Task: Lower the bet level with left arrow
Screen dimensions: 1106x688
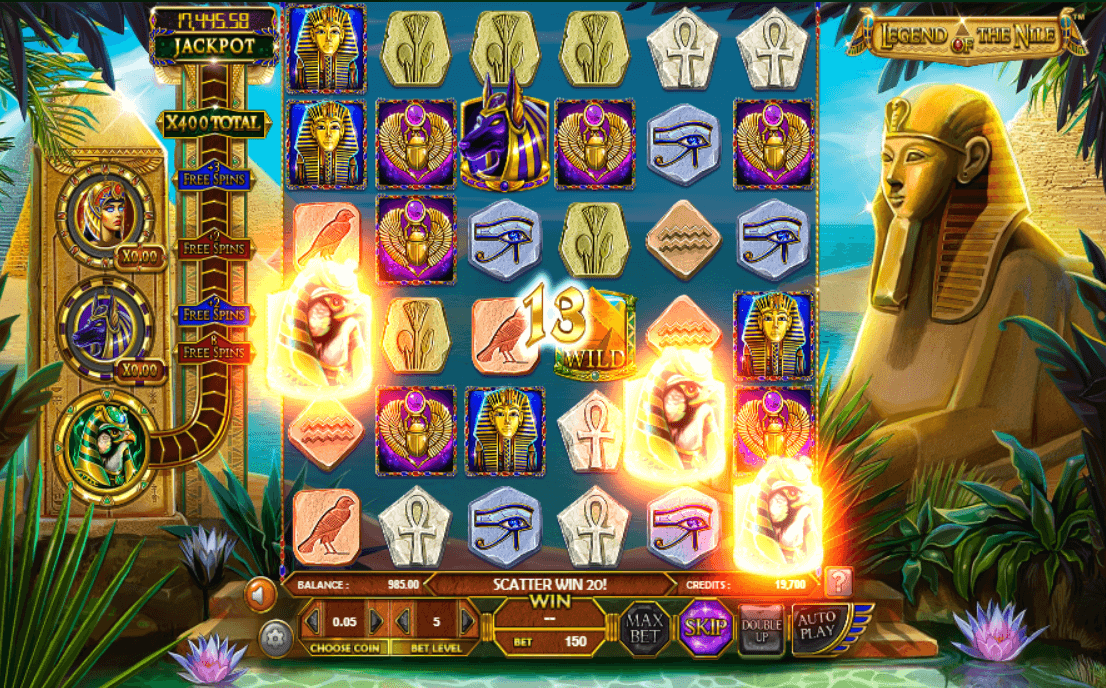Action: [402, 621]
